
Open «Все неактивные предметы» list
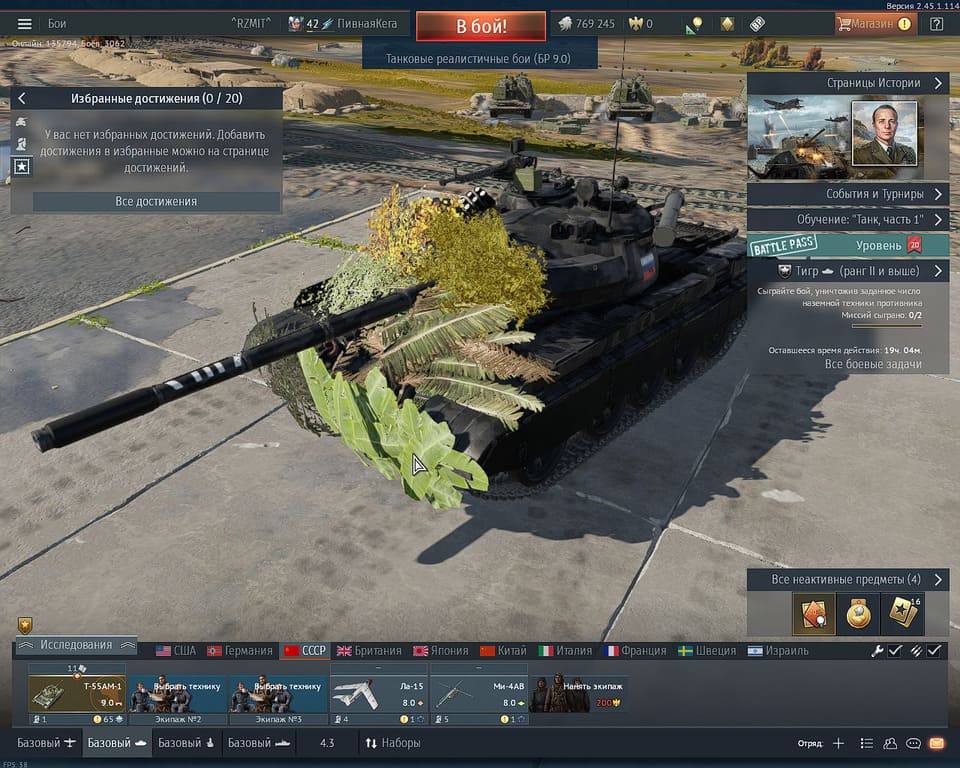(848, 580)
